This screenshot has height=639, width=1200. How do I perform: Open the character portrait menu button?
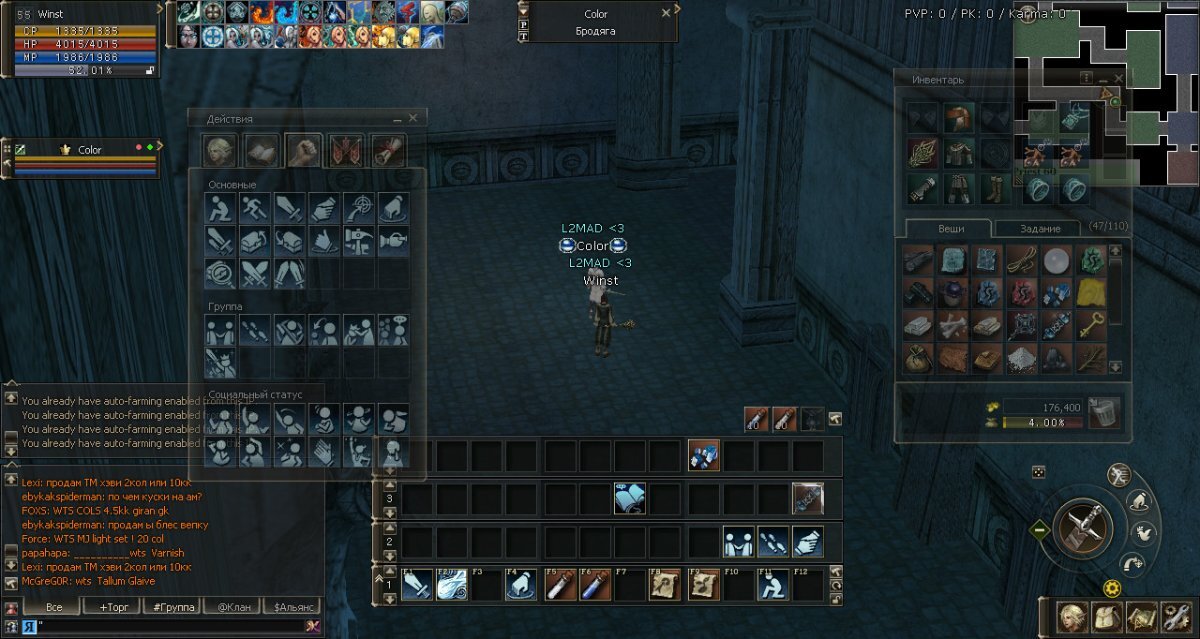point(1073,615)
